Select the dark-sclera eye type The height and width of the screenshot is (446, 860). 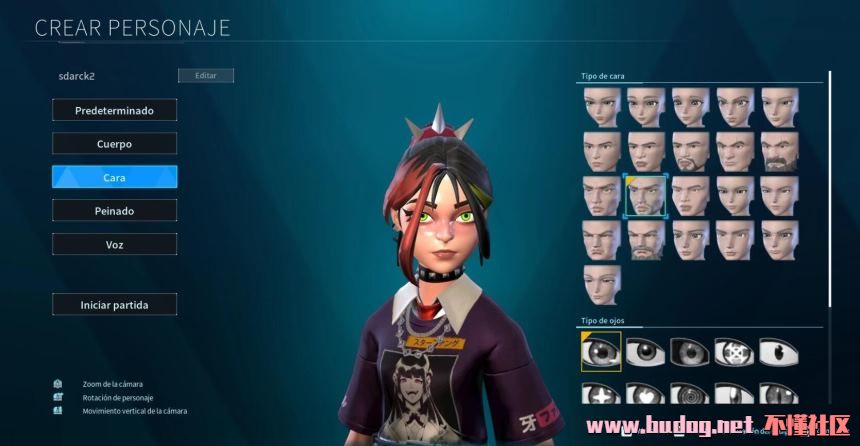690,351
